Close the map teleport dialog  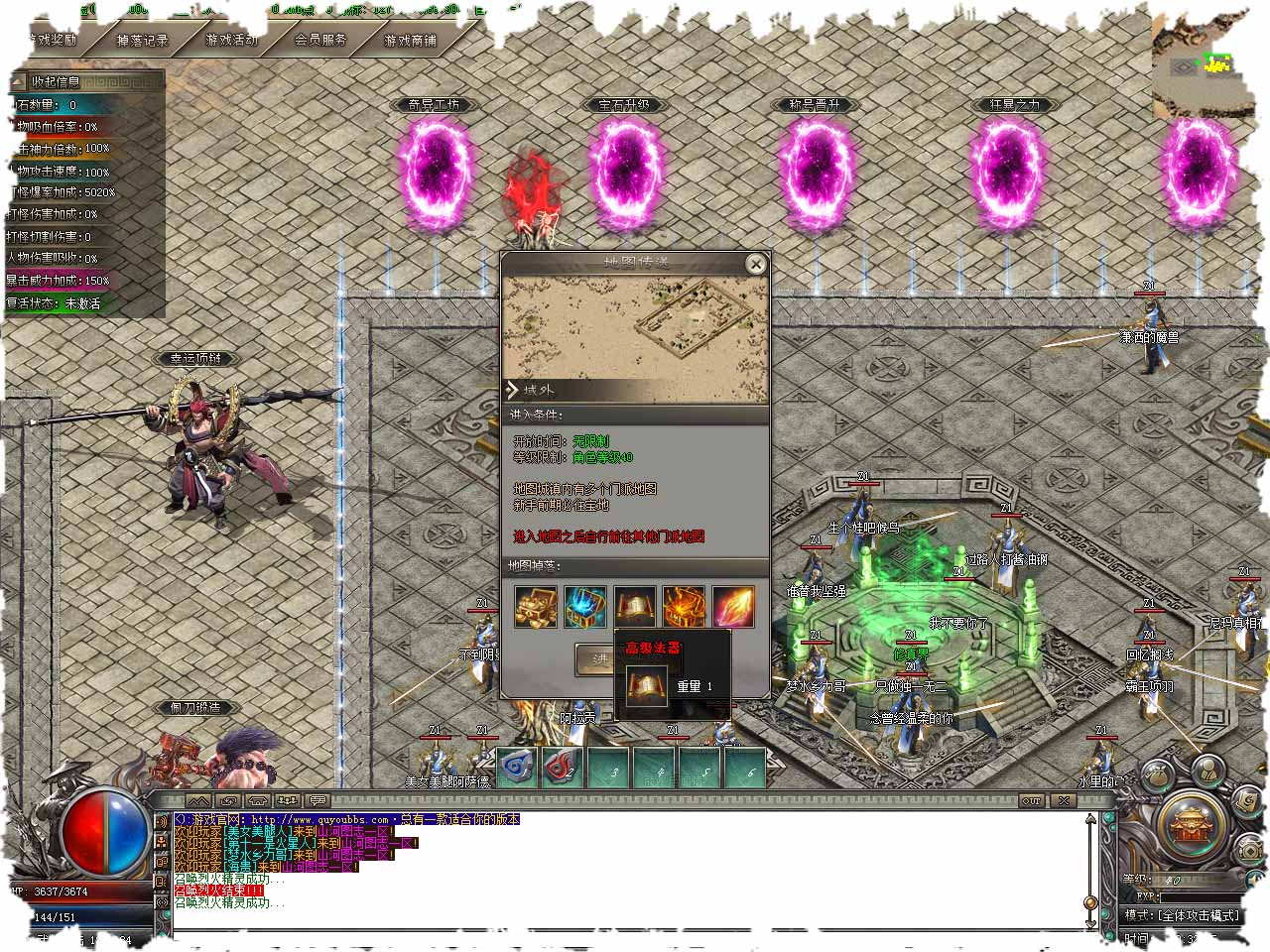click(756, 264)
